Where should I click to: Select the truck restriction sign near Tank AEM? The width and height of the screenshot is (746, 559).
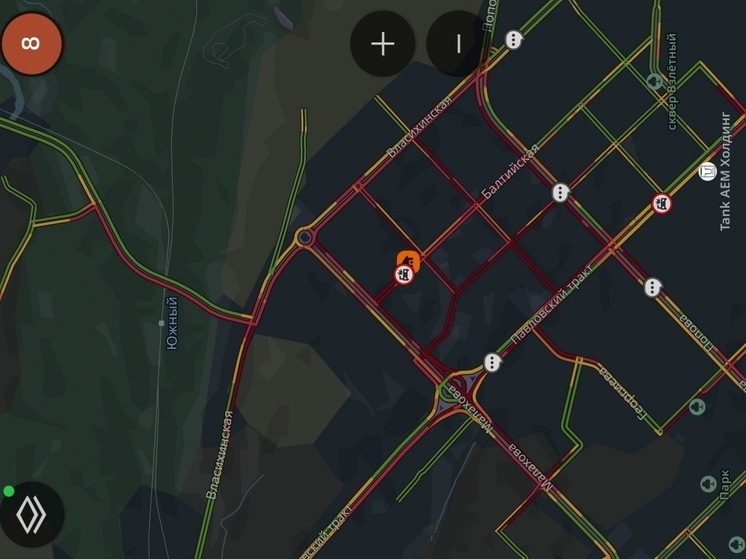coord(662,205)
